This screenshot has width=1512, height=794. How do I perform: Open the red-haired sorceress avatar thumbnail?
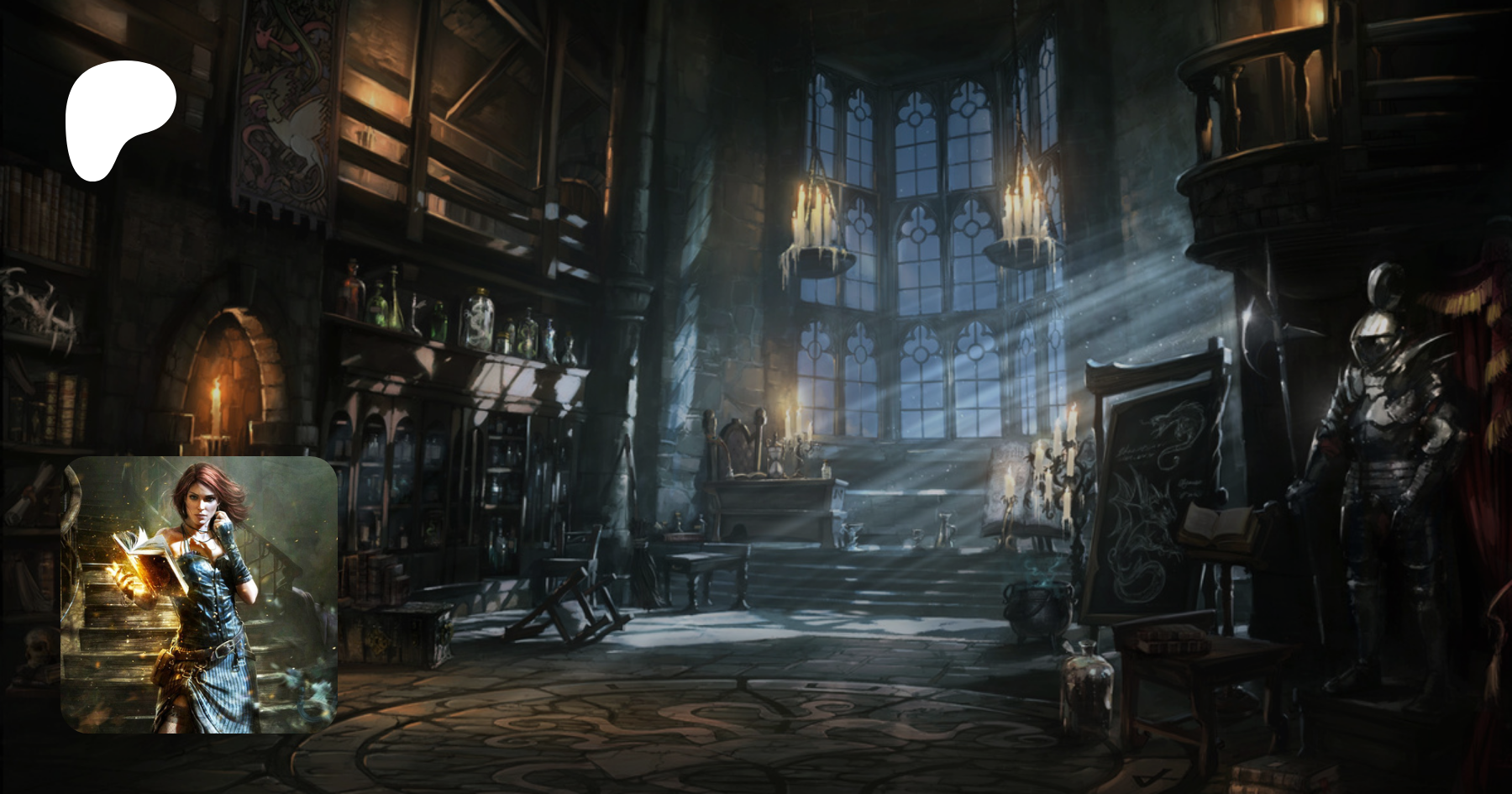[199, 595]
